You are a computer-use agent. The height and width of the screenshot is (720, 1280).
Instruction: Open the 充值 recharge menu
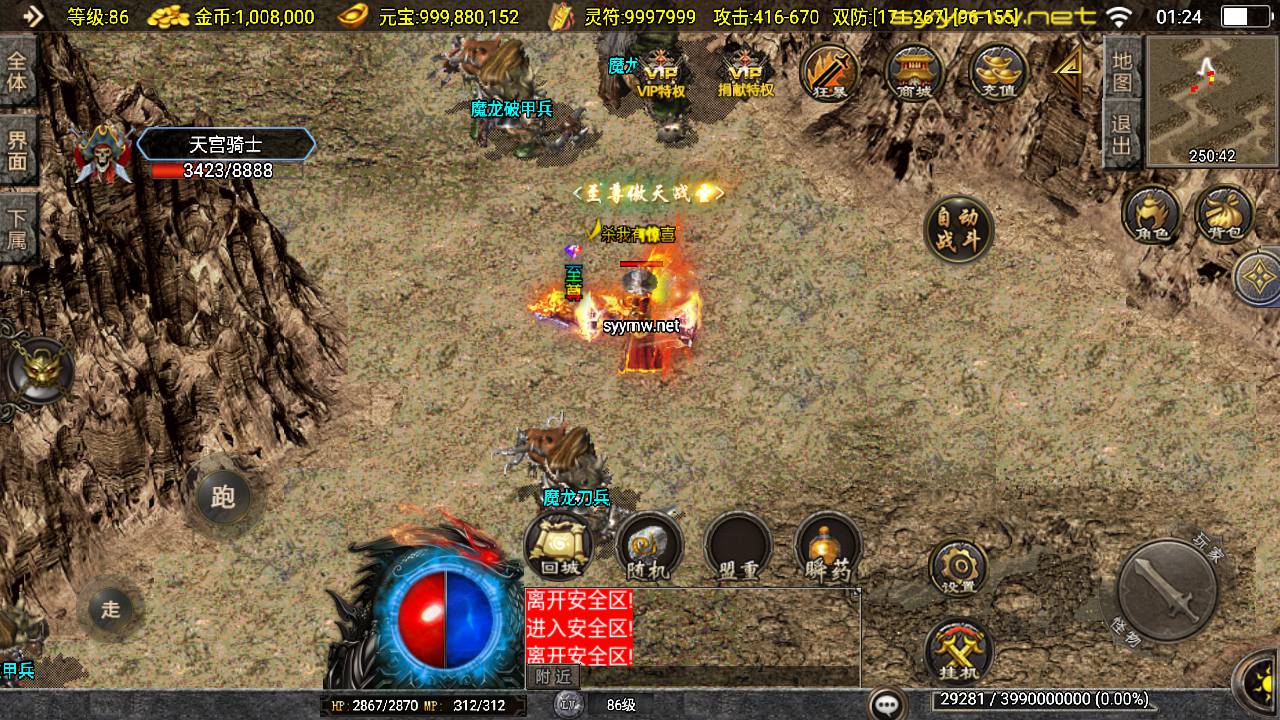(997, 73)
